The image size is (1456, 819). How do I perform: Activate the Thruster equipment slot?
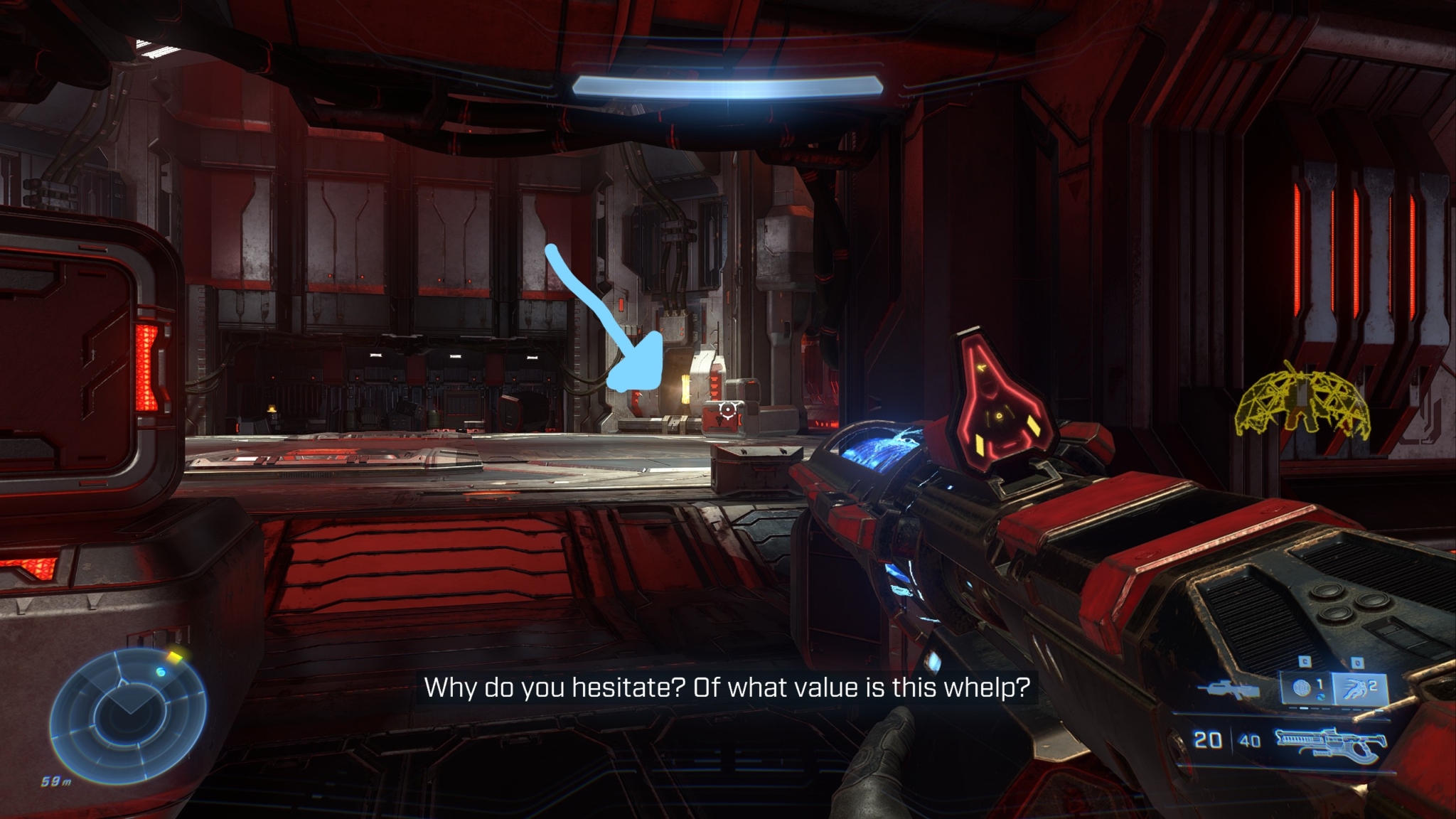point(1359,688)
